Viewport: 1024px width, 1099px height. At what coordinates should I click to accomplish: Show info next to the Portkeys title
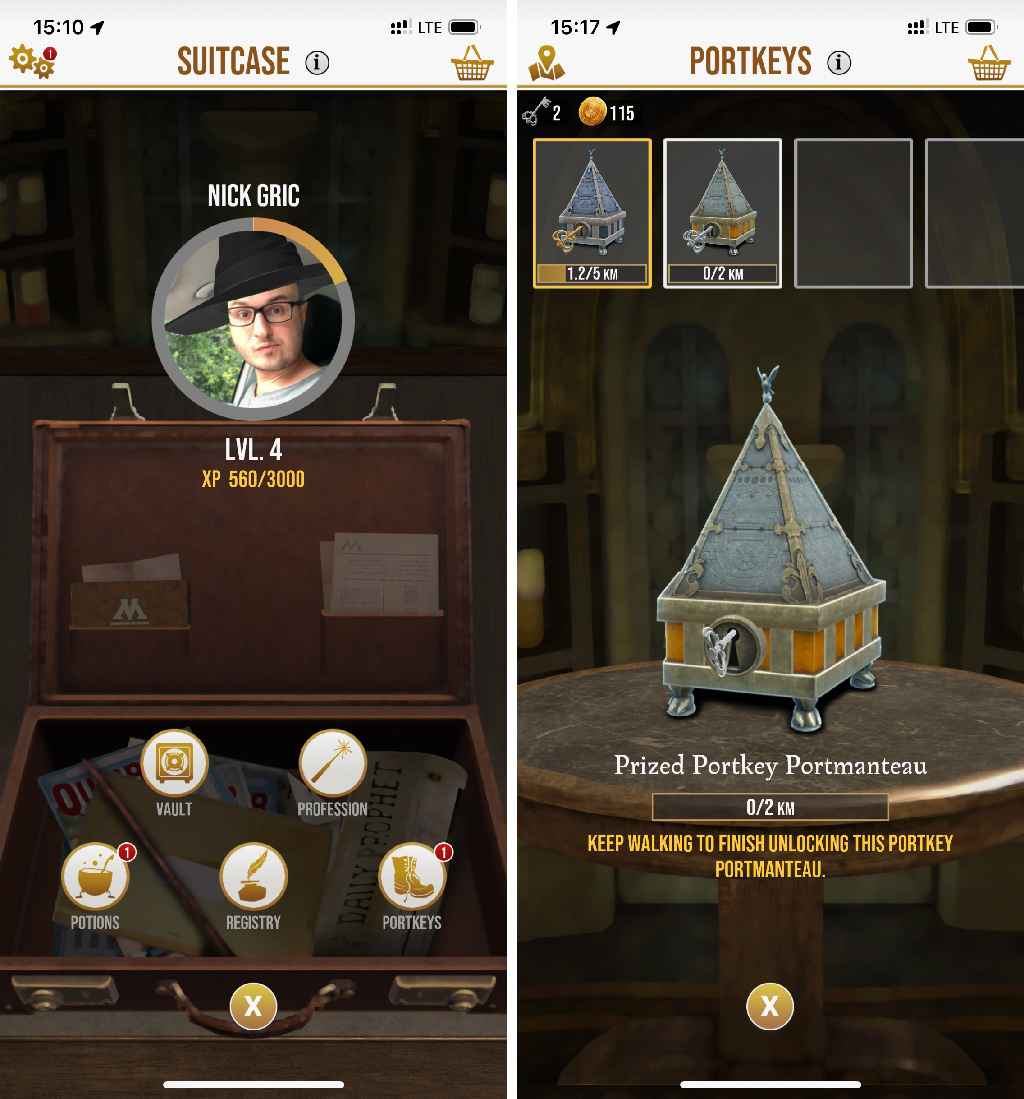coord(839,63)
